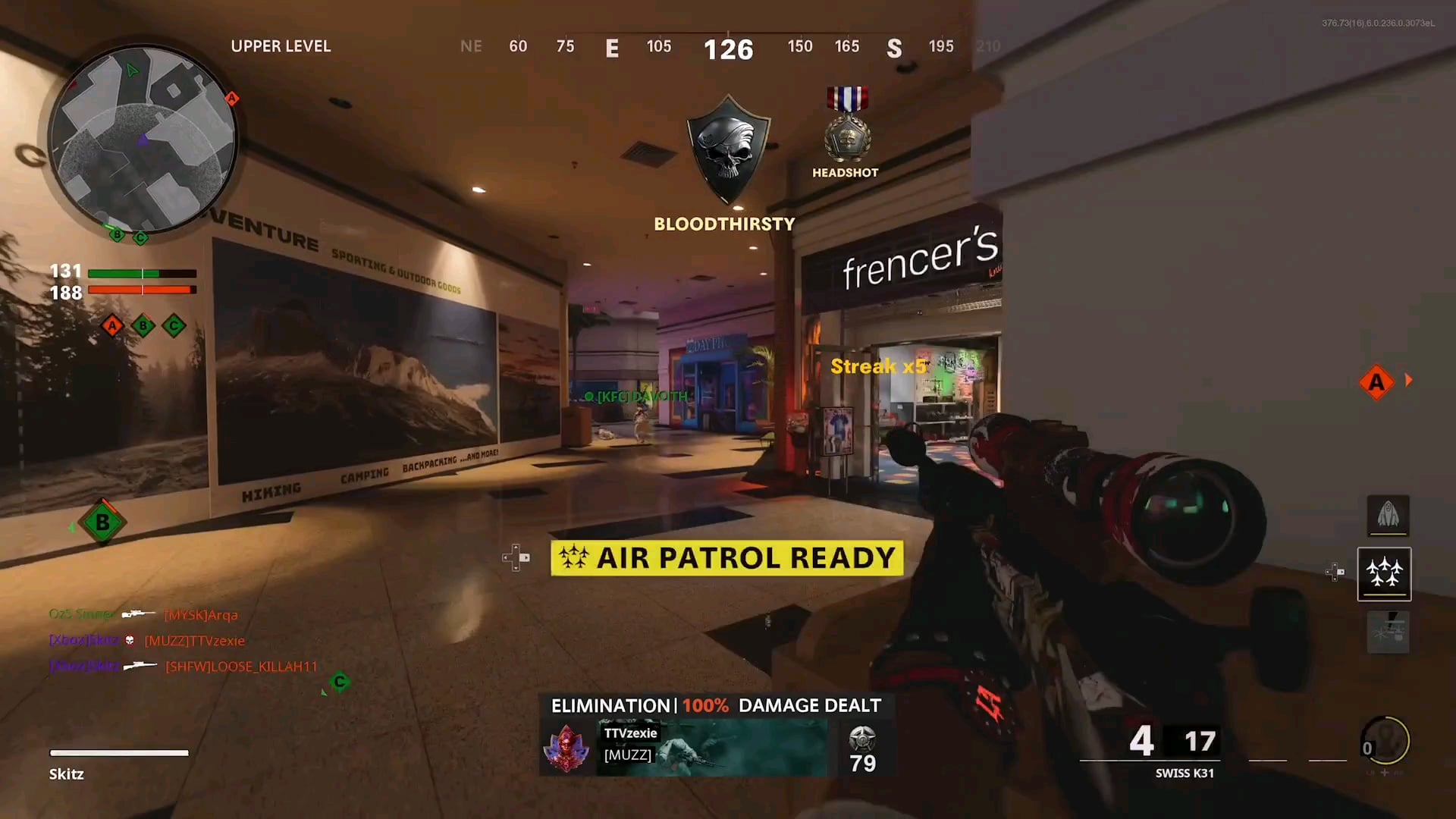Choose the scorestreak icon above Air Patrol
The height and width of the screenshot is (819, 1456).
coord(1388,516)
